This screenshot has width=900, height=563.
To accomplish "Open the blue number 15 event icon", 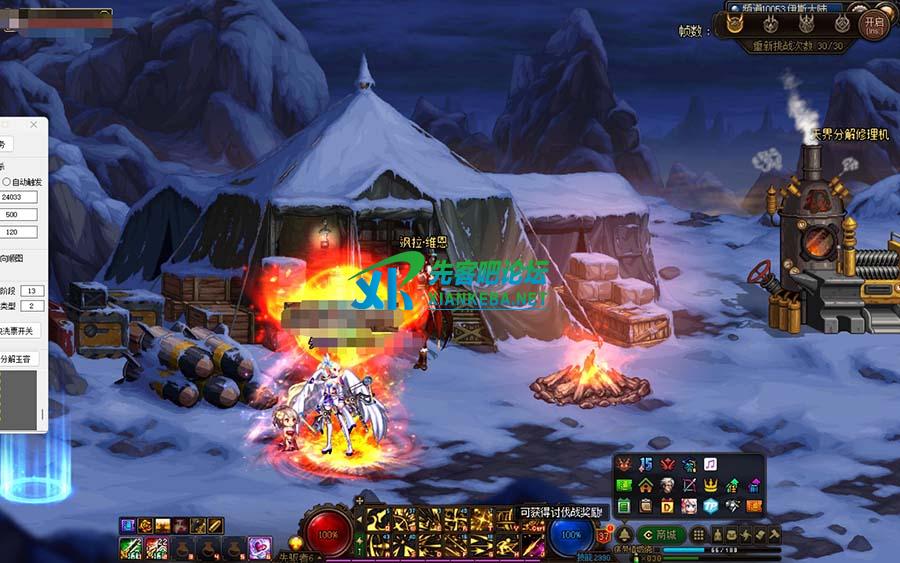I will (x=645, y=465).
